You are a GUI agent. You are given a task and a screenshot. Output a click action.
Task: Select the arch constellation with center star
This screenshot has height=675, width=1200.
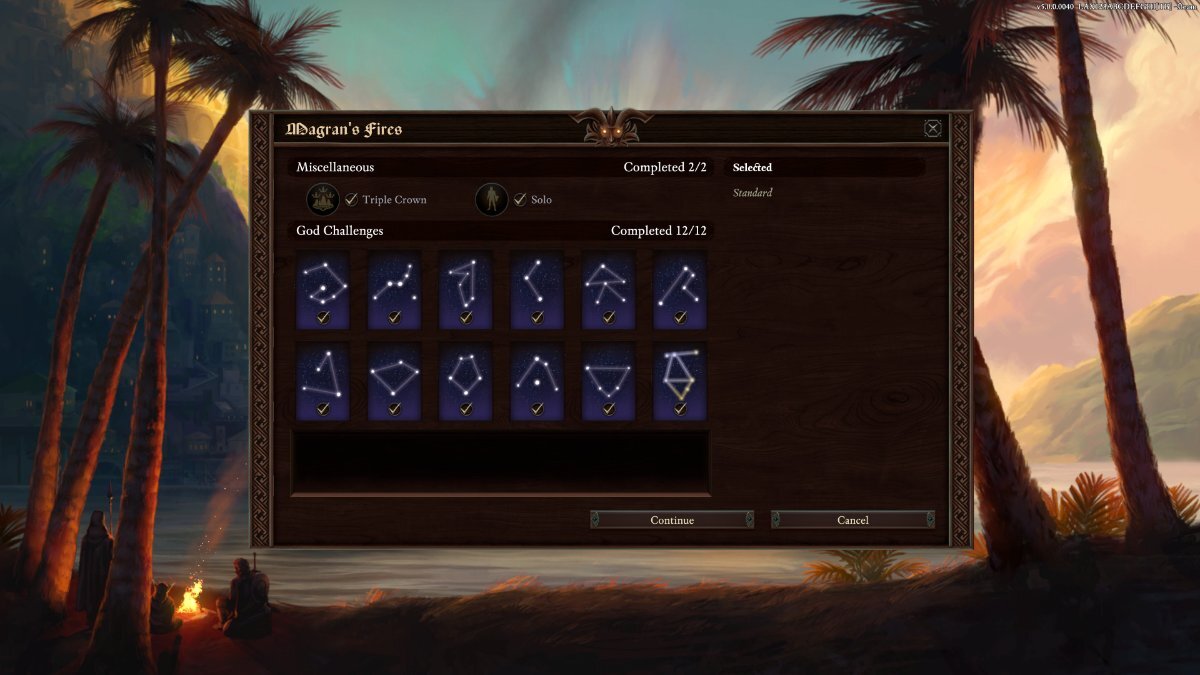click(537, 381)
